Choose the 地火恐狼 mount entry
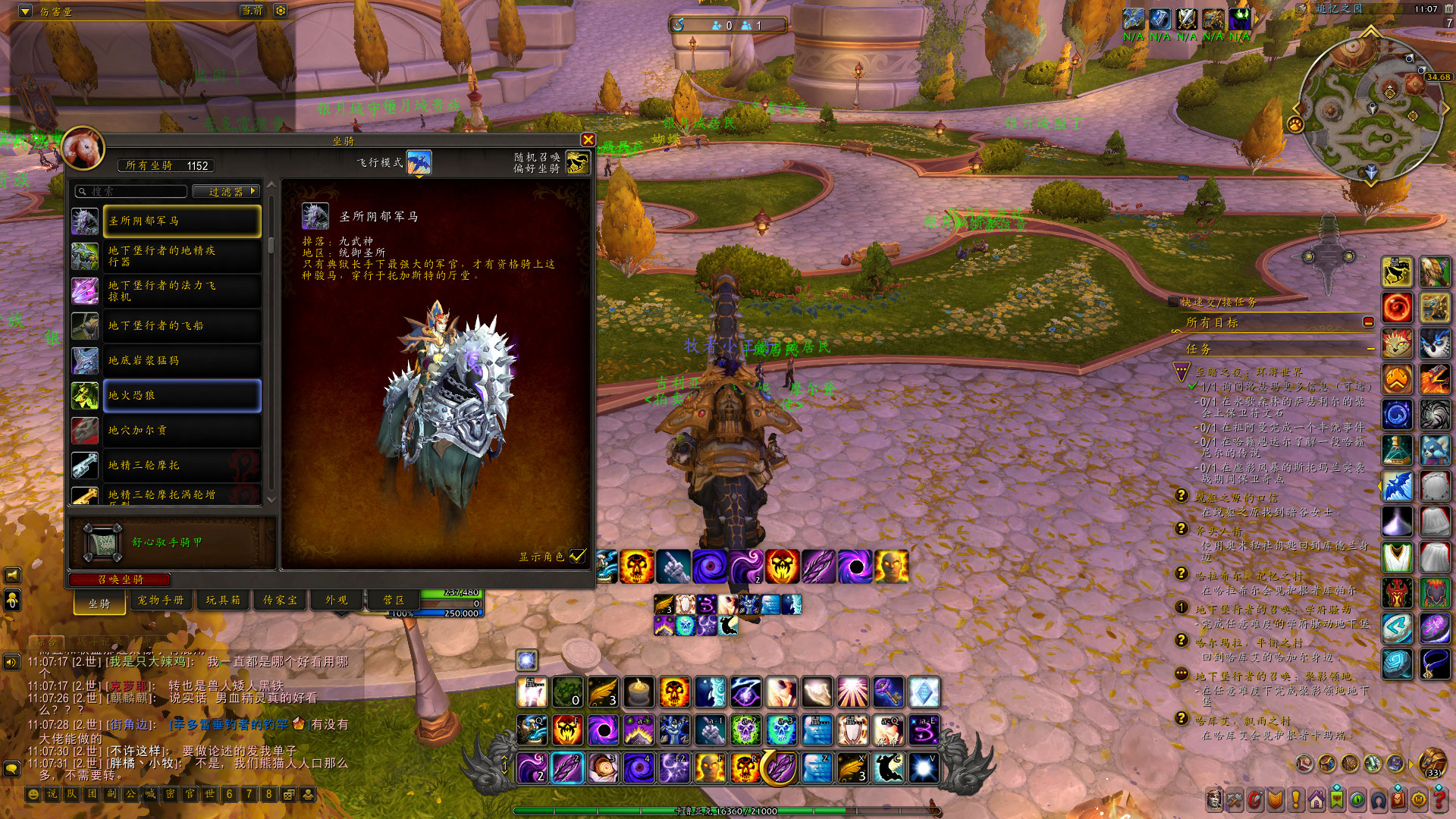Screen dimensions: 1456x819 [182, 395]
